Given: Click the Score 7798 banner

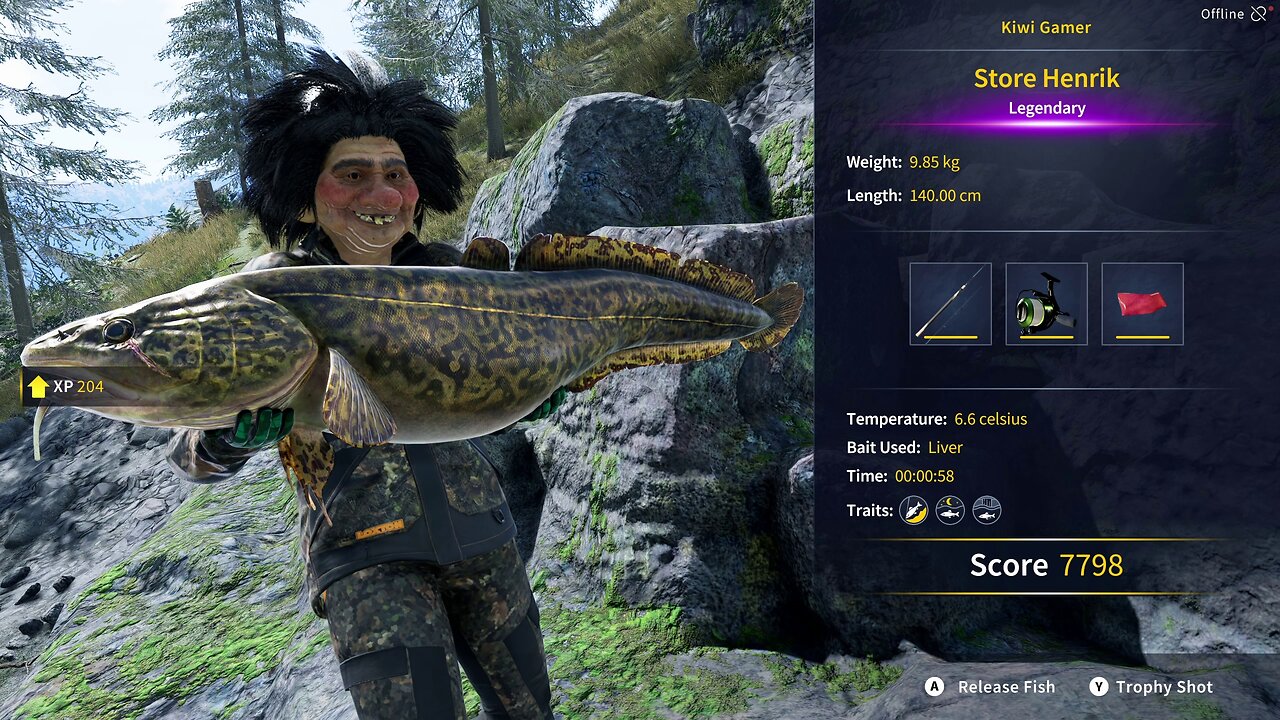Looking at the screenshot, I should click(1046, 565).
